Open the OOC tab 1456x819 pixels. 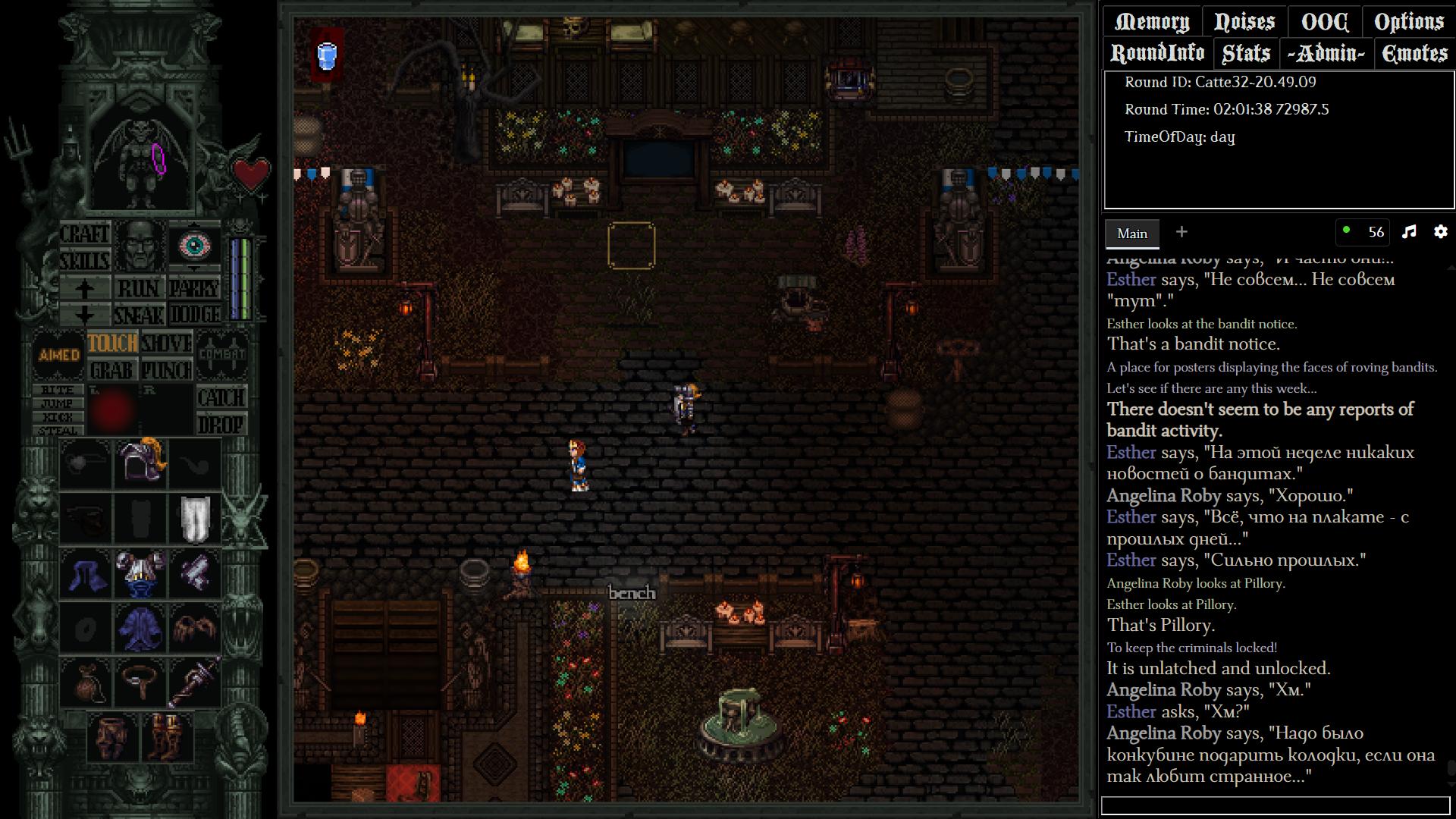click(1324, 22)
